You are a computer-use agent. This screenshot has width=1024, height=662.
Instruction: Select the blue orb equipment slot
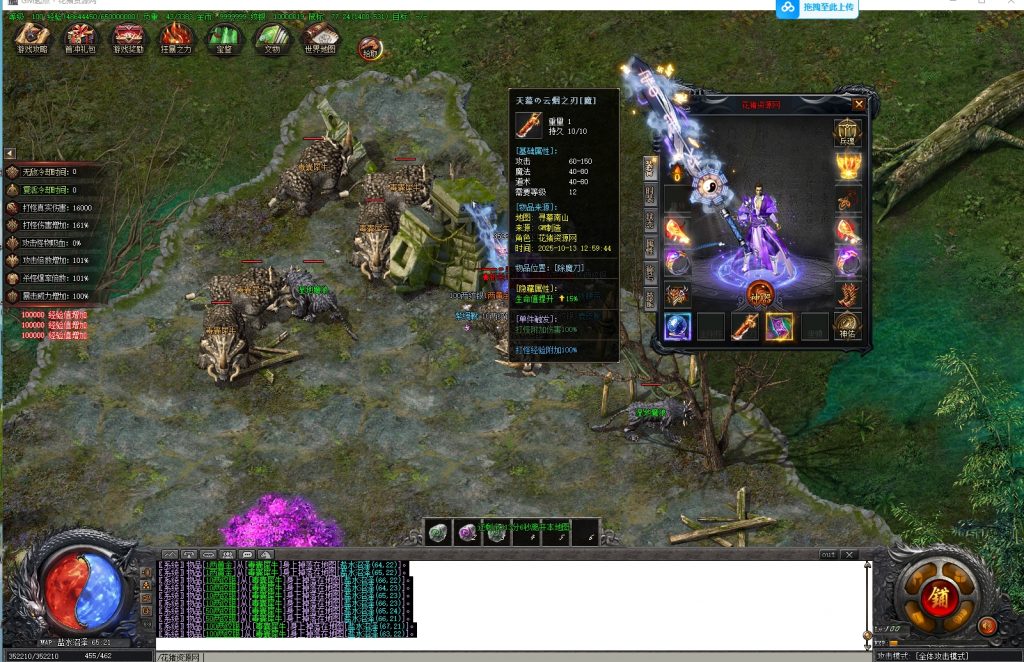point(677,326)
